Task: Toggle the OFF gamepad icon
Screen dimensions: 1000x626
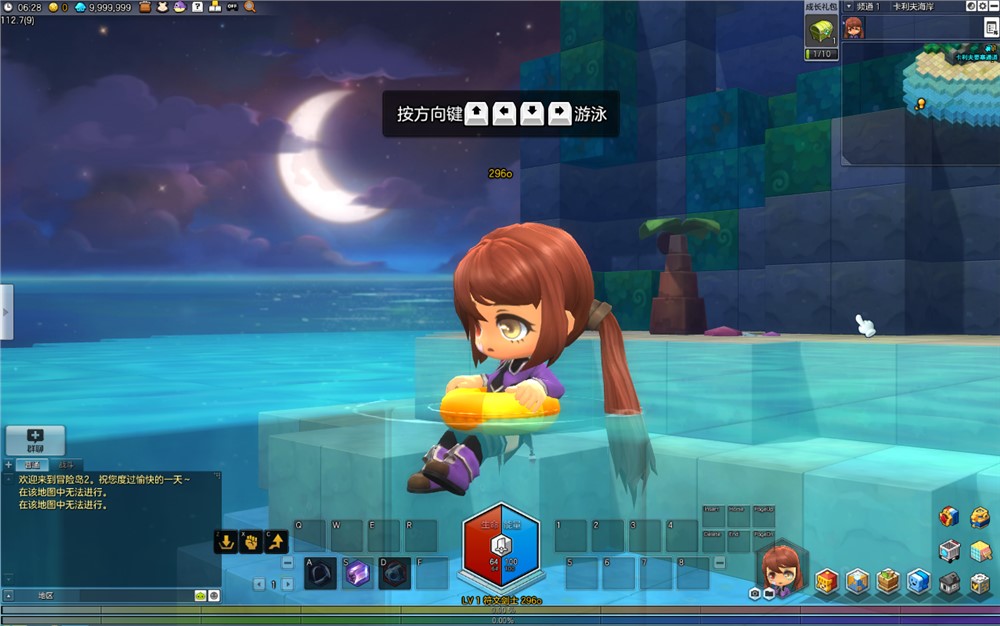Action: (232, 7)
